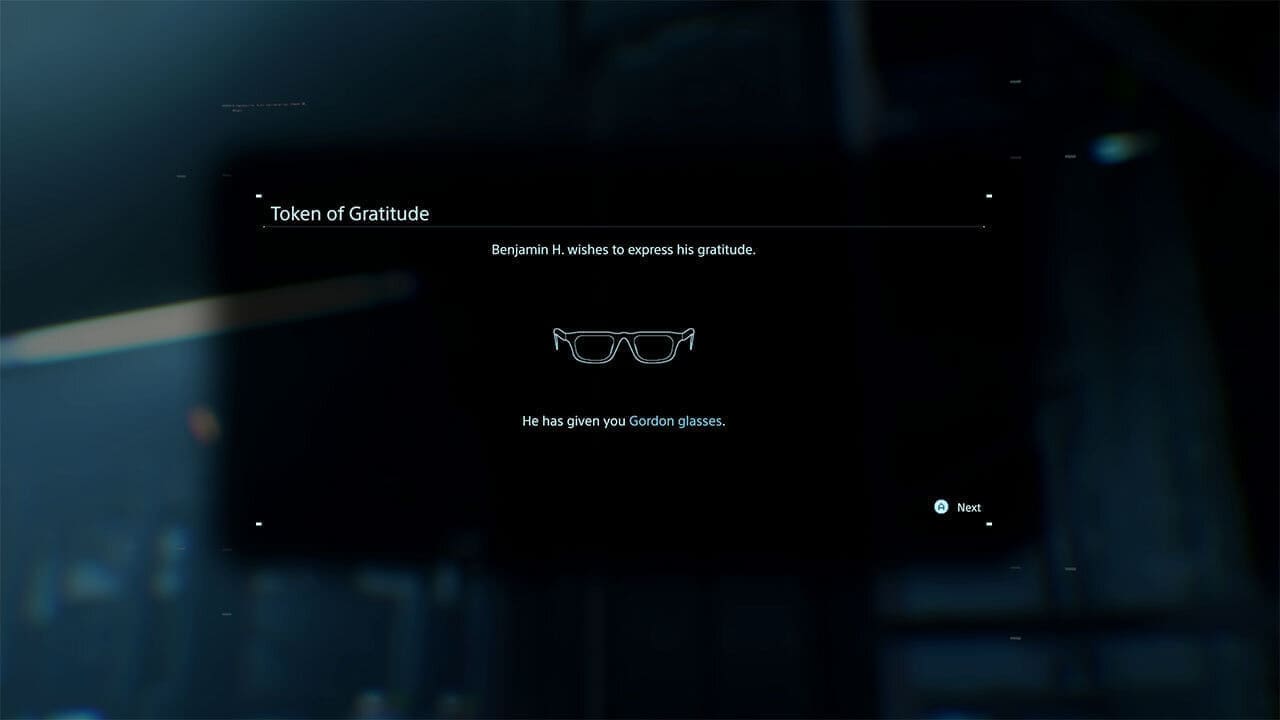This screenshot has height=720, width=1280.
Task: Click the gratitude message from Benjamin H.
Action: (624, 249)
